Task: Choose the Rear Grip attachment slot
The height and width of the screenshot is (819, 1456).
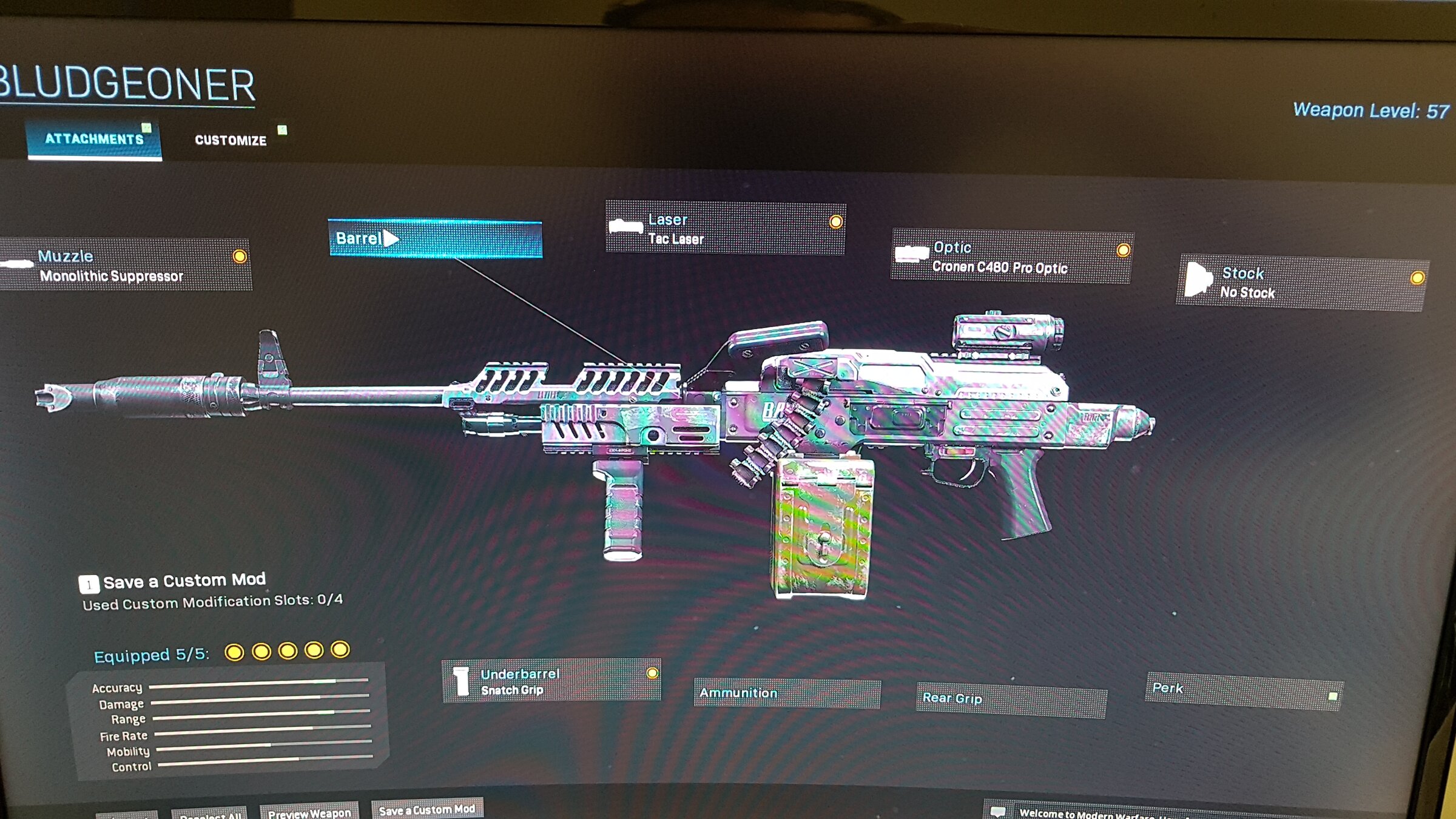Action: (1011, 699)
